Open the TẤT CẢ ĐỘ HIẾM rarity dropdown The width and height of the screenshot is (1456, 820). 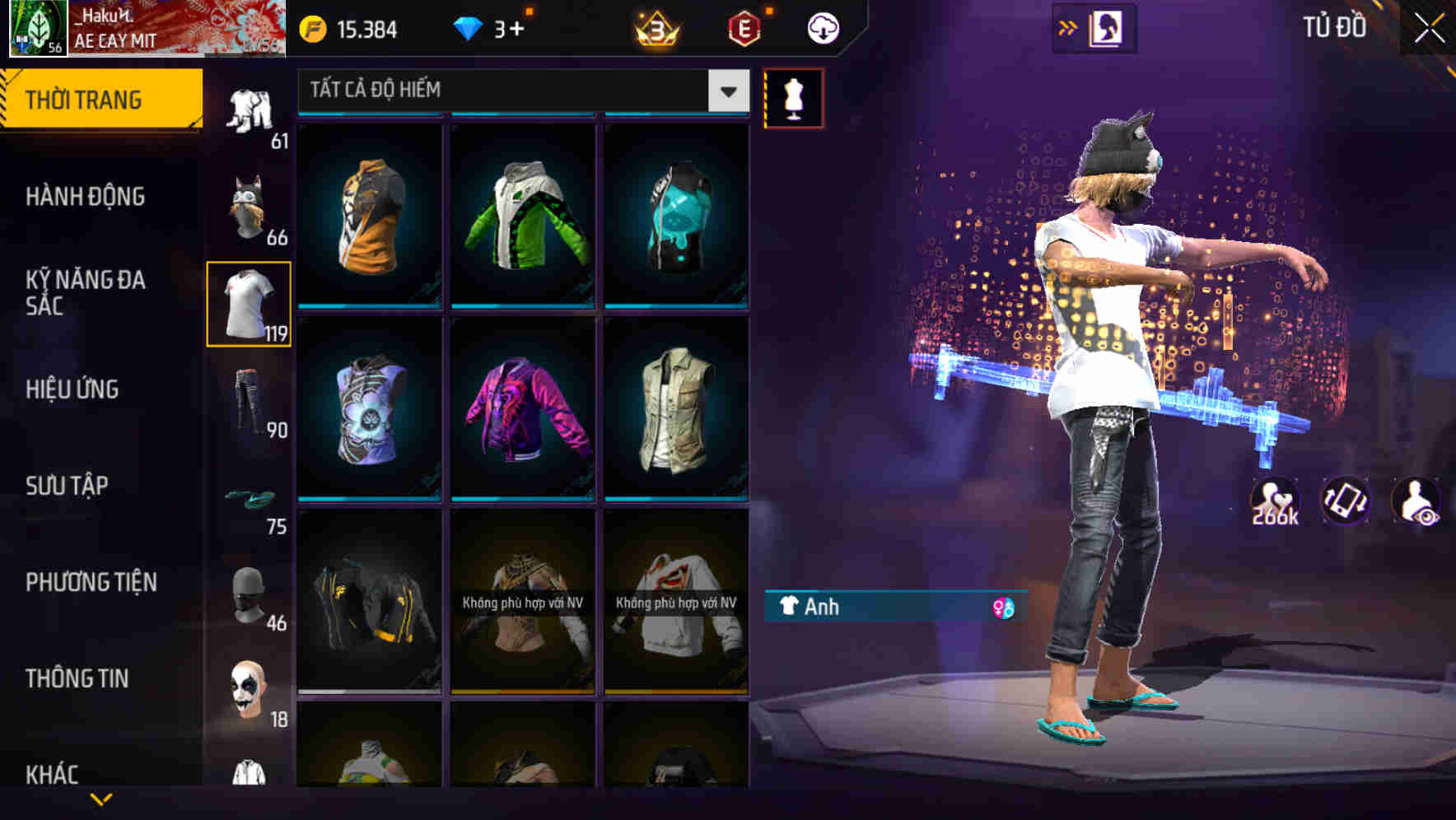point(519,91)
